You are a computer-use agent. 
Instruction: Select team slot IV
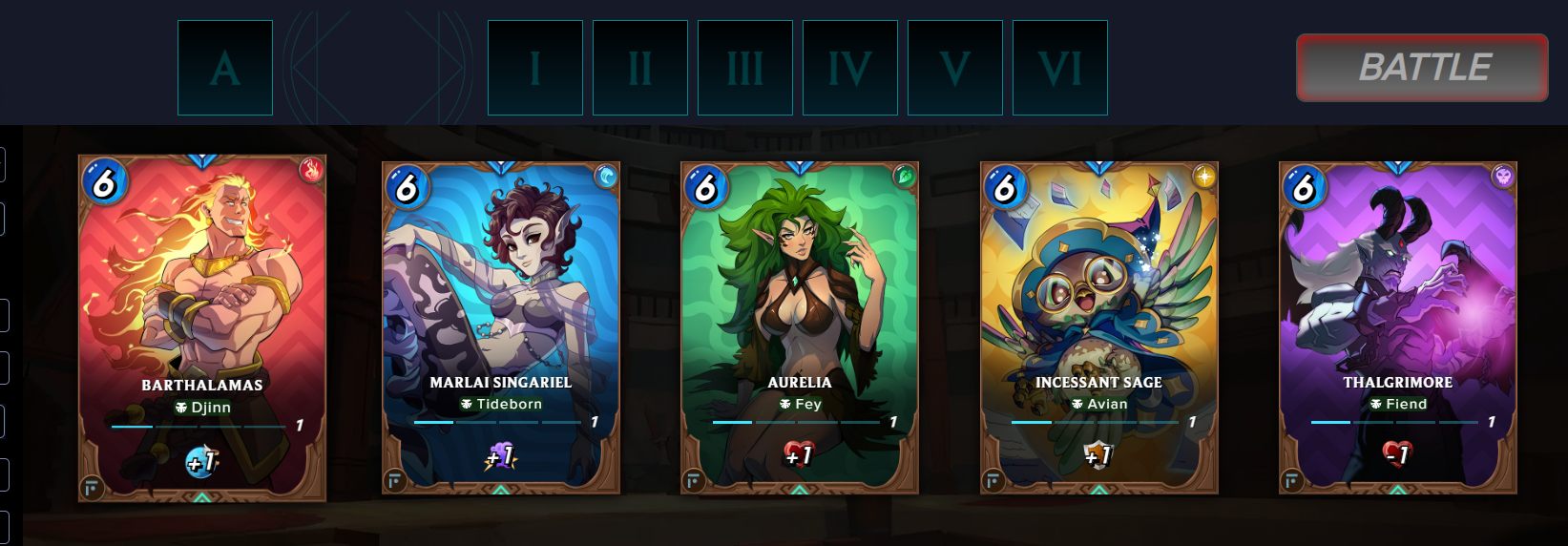tap(850, 68)
